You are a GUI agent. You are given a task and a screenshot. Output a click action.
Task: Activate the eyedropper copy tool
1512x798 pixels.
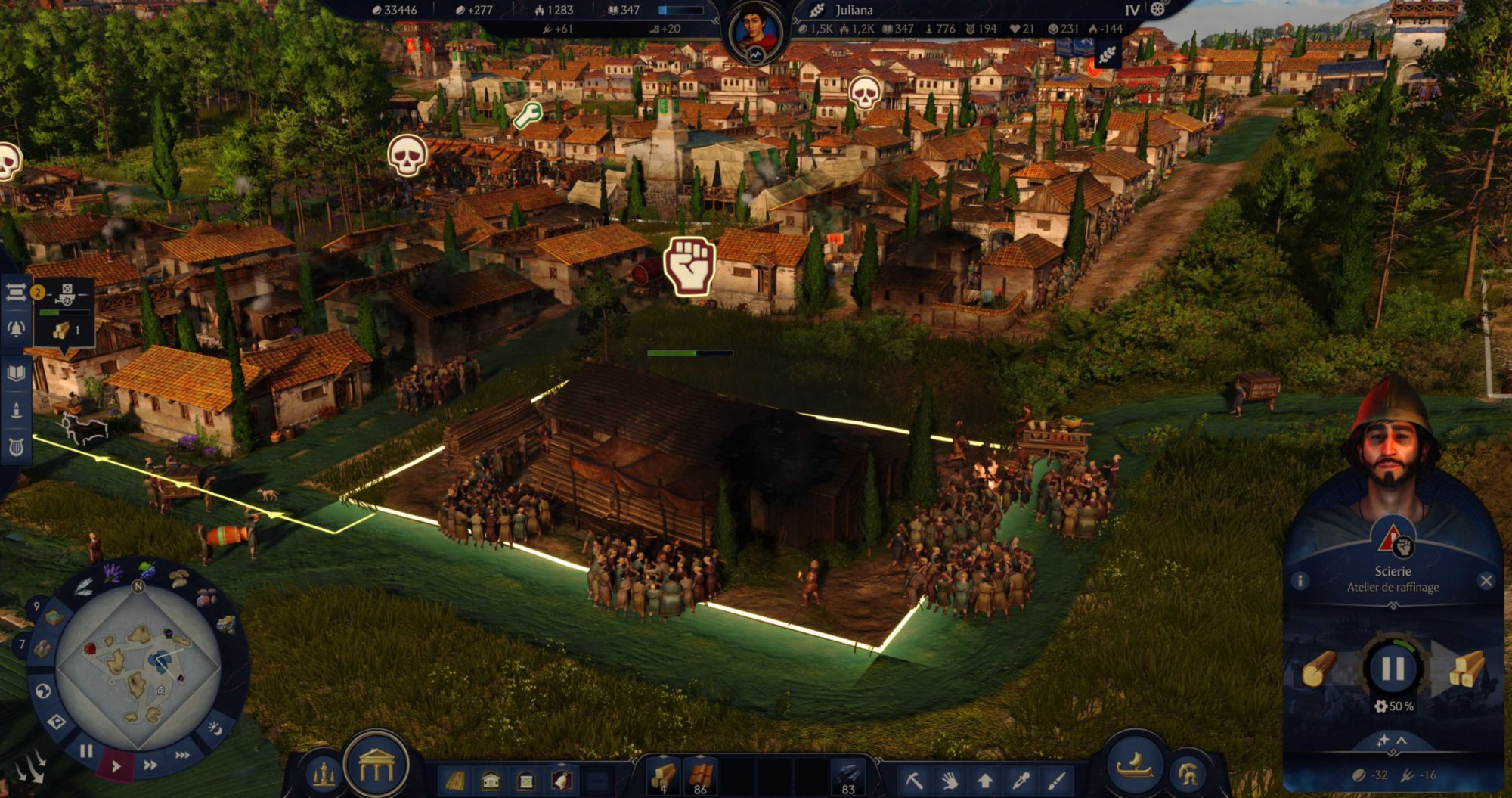[1021, 780]
